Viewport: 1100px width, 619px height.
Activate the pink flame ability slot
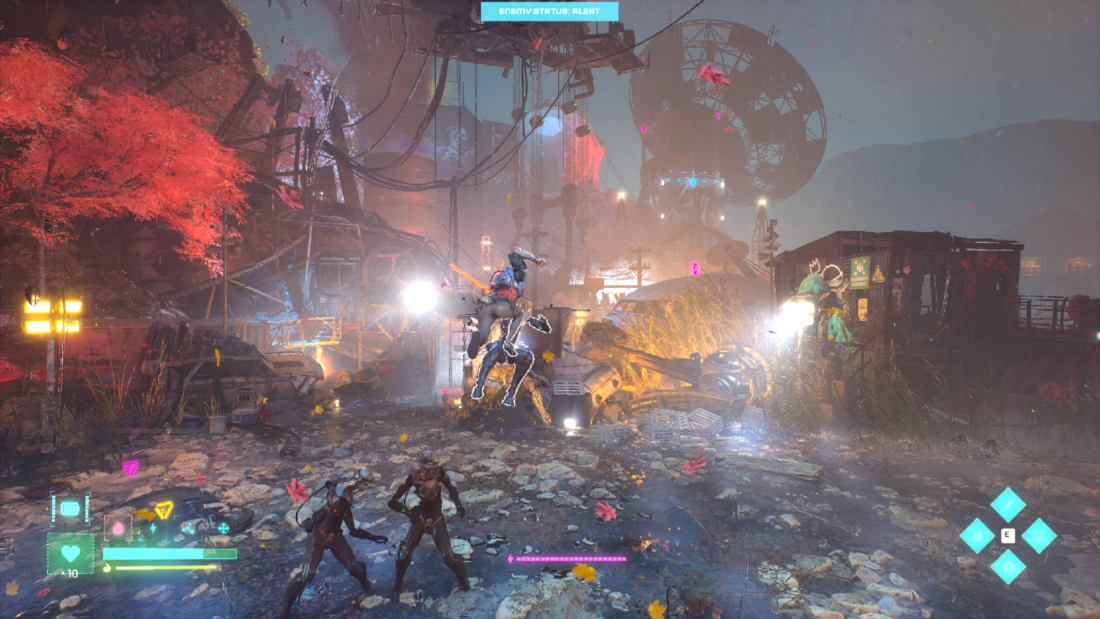click(x=118, y=529)
